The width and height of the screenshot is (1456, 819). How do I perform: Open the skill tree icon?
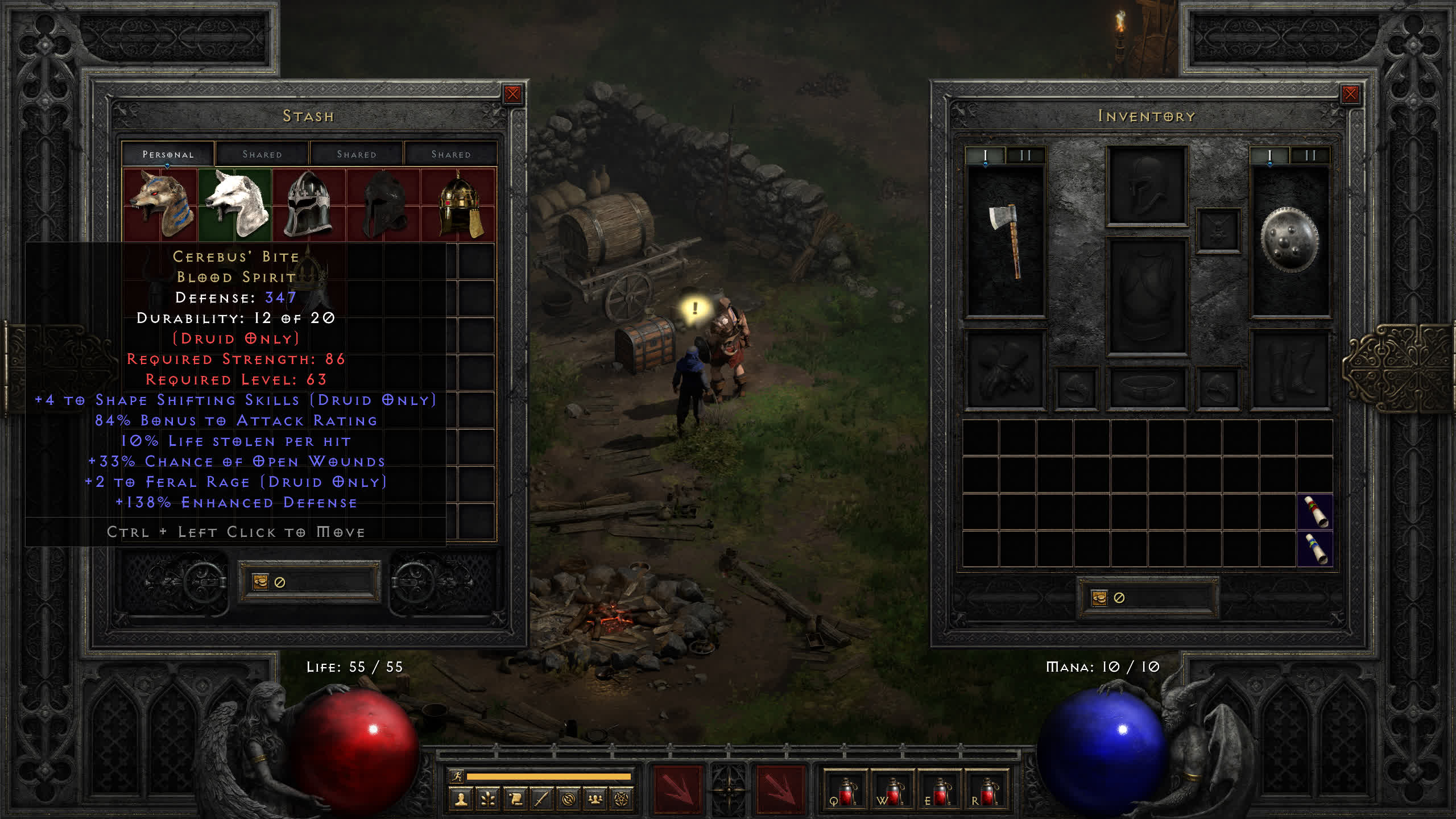[488, 800]
